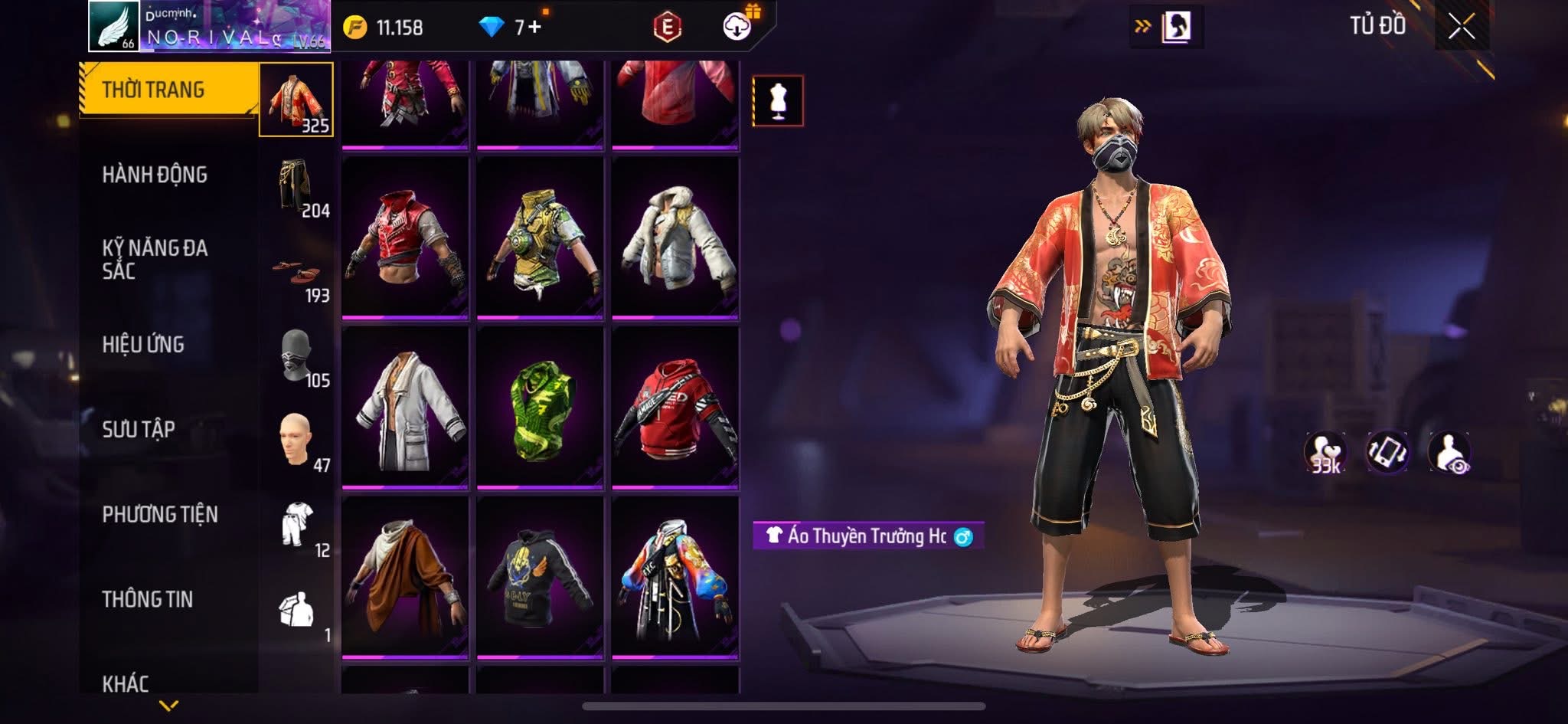This screenshot has height=724, width=1568.
Task: Close the wardrobe with the X button
Action: coord(1461,27)
